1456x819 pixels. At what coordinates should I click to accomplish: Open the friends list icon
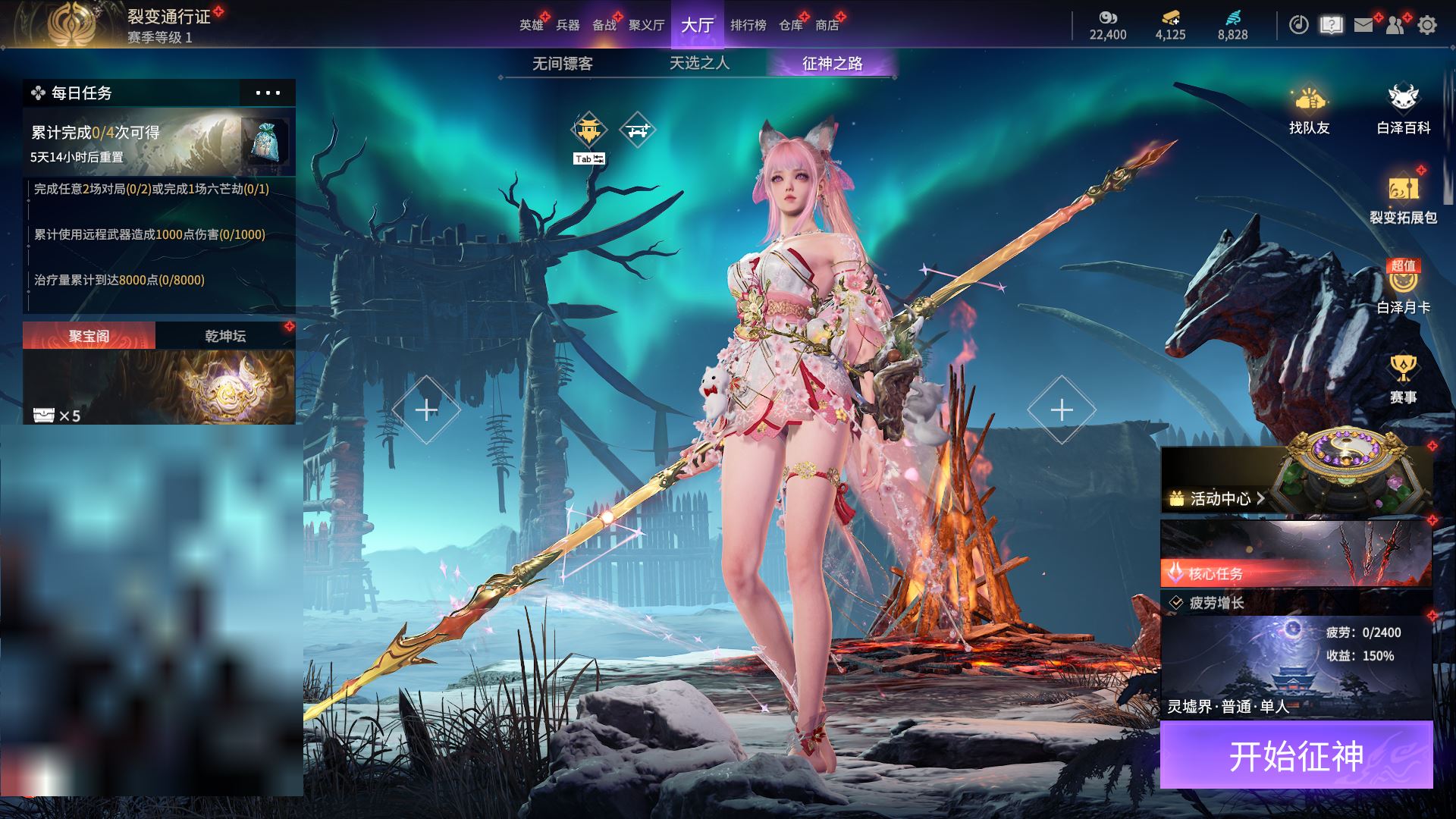1395,25
